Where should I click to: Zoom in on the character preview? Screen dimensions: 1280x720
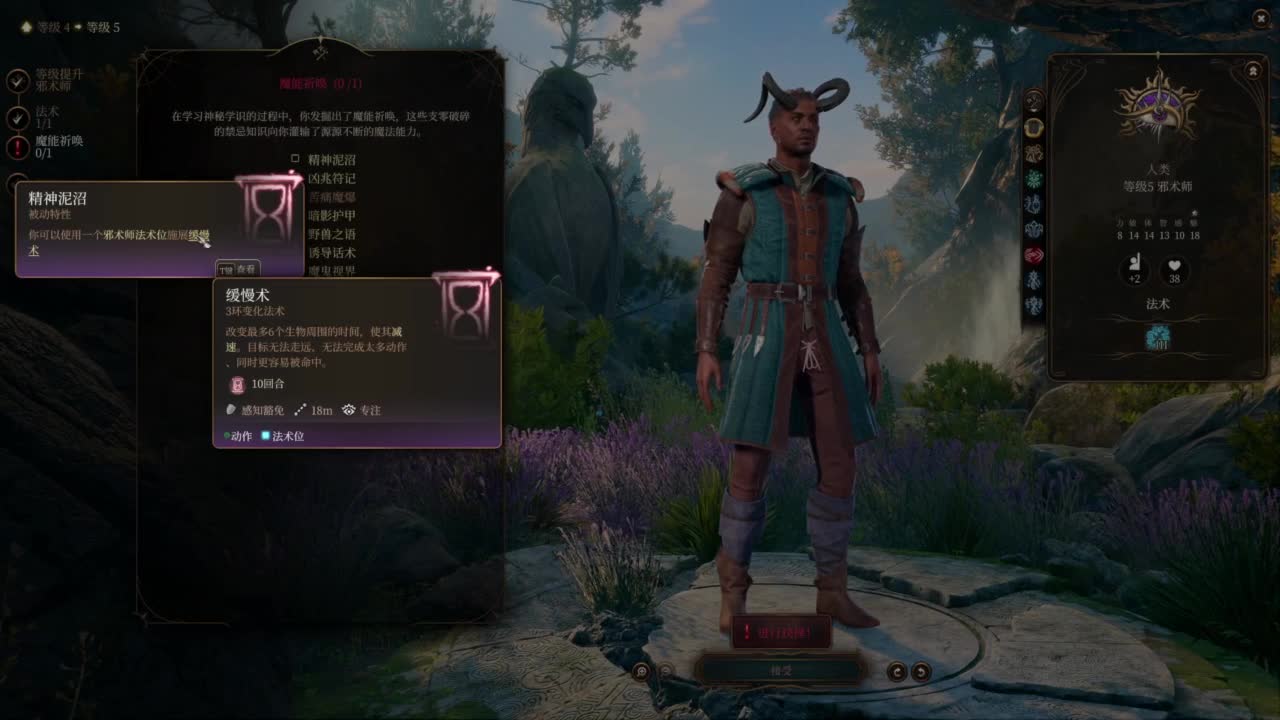click(x=641, y=672)
